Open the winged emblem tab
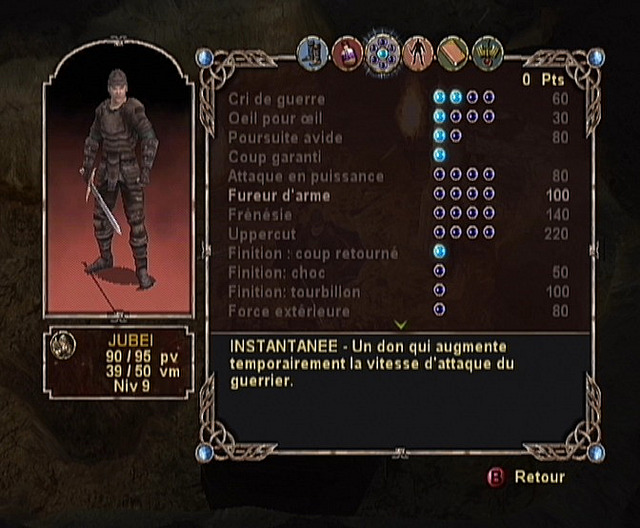This screenshot has width=640, height=528. point(487,50)
